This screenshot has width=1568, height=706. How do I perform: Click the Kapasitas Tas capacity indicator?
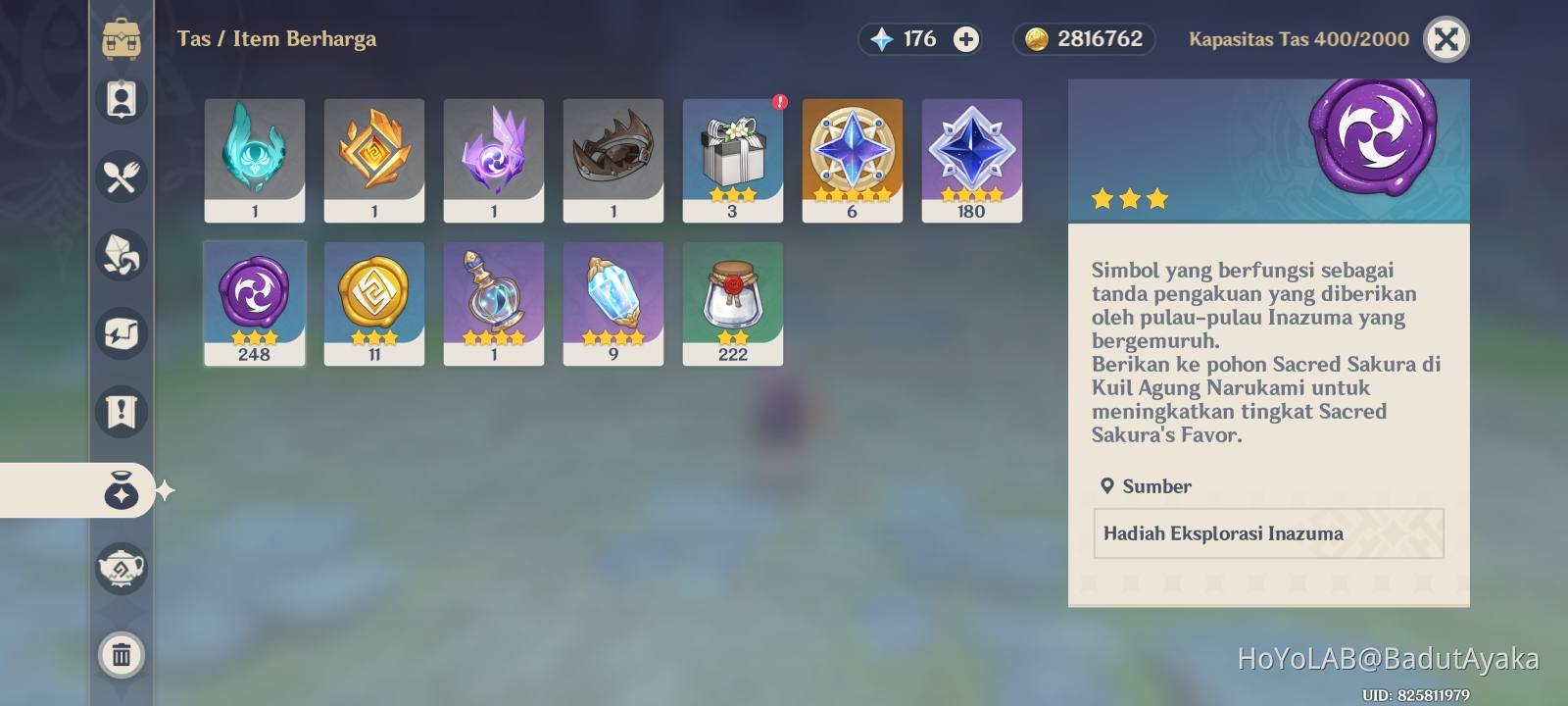pos(1298,39)
